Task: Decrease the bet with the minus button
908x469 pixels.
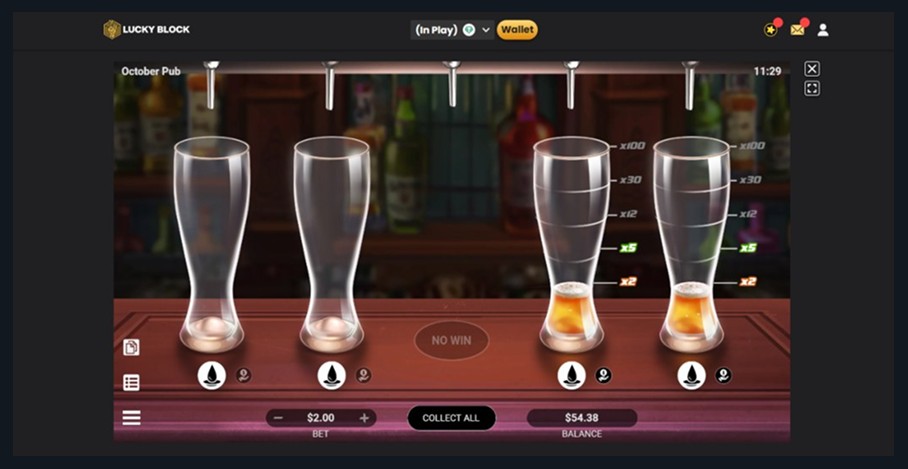Action: tap(278, 418)
